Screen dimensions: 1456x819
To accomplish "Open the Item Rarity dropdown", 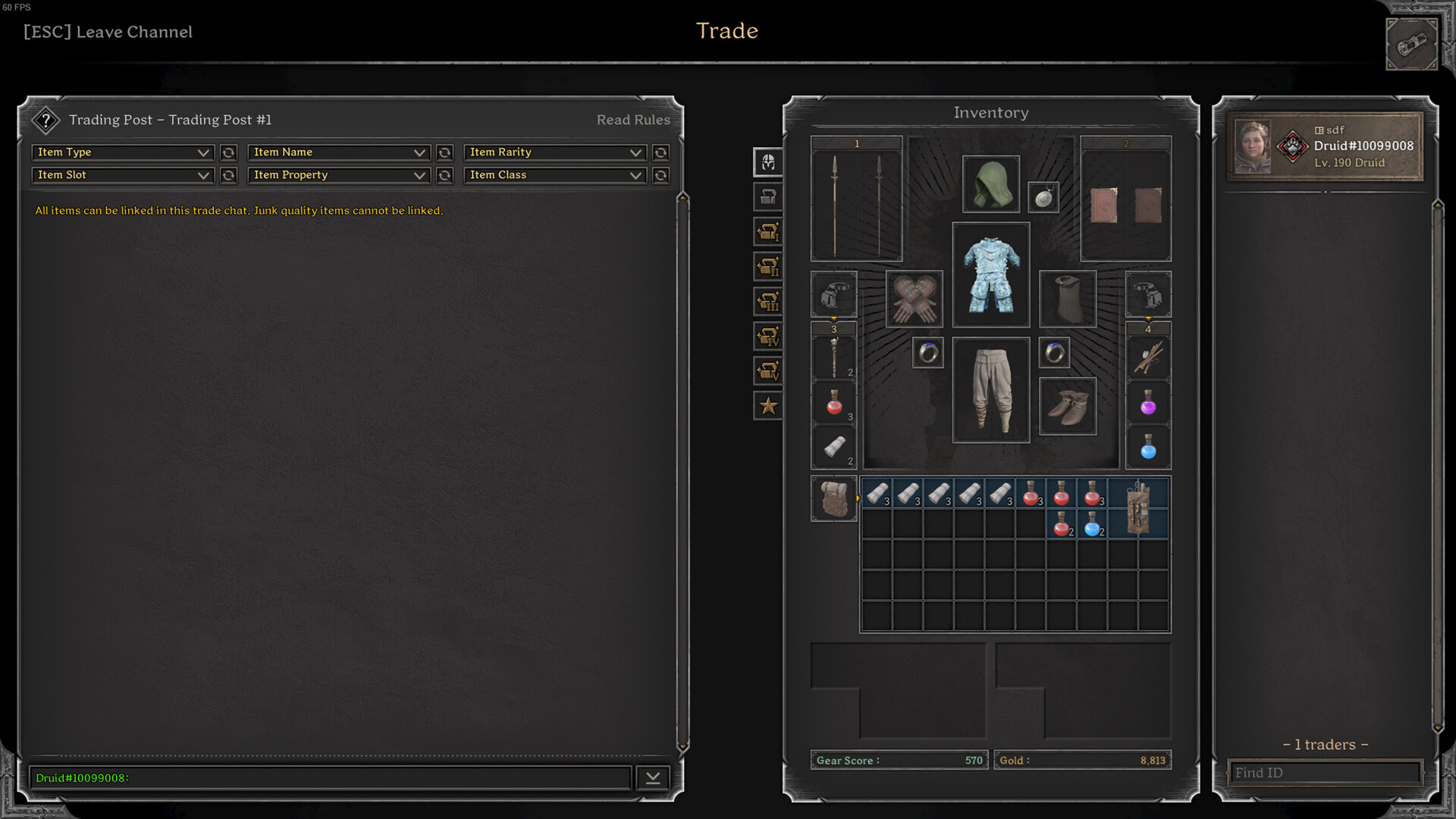I will (554, 152).
